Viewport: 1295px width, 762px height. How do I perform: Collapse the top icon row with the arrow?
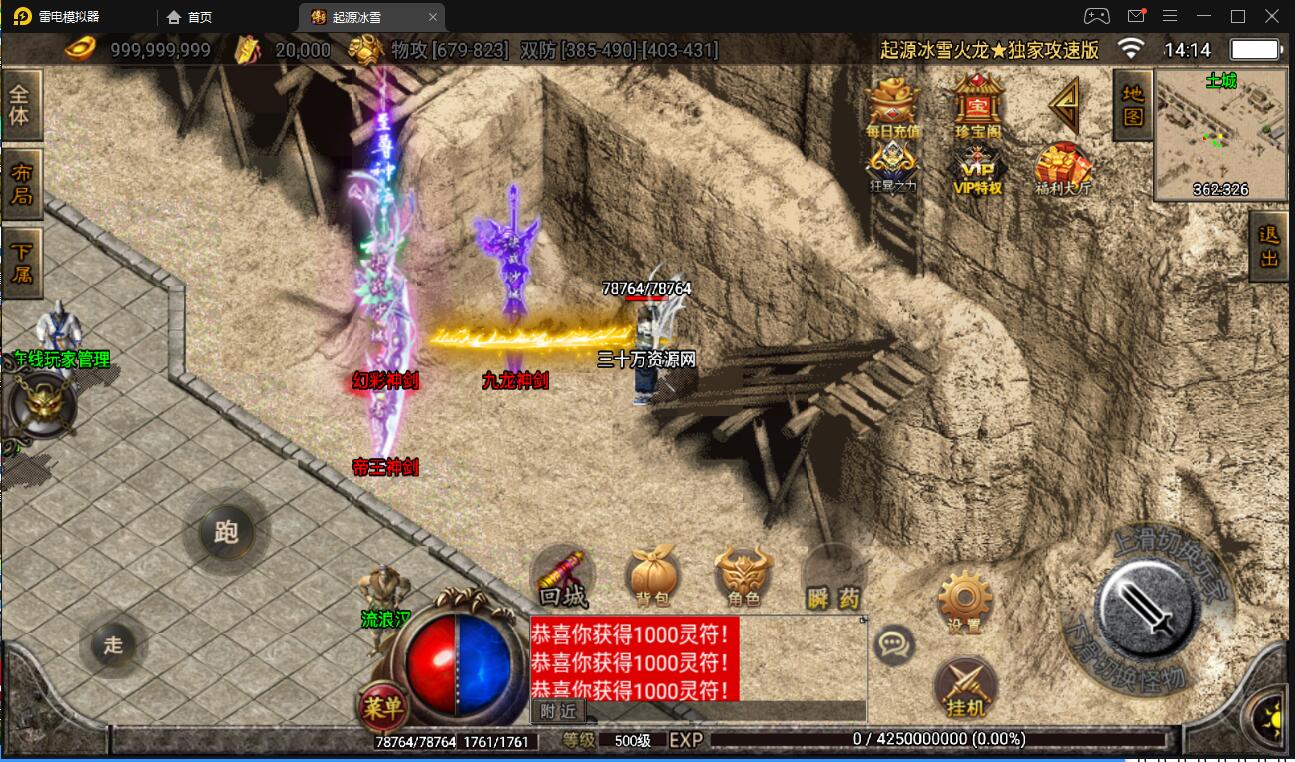1064,104
